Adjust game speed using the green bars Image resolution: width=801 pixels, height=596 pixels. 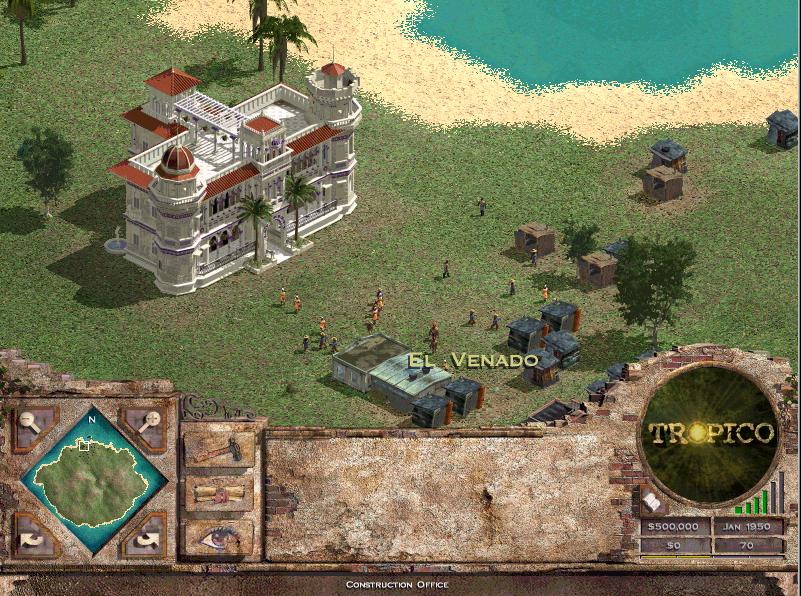pyautogui.click(x=760, y=498)
